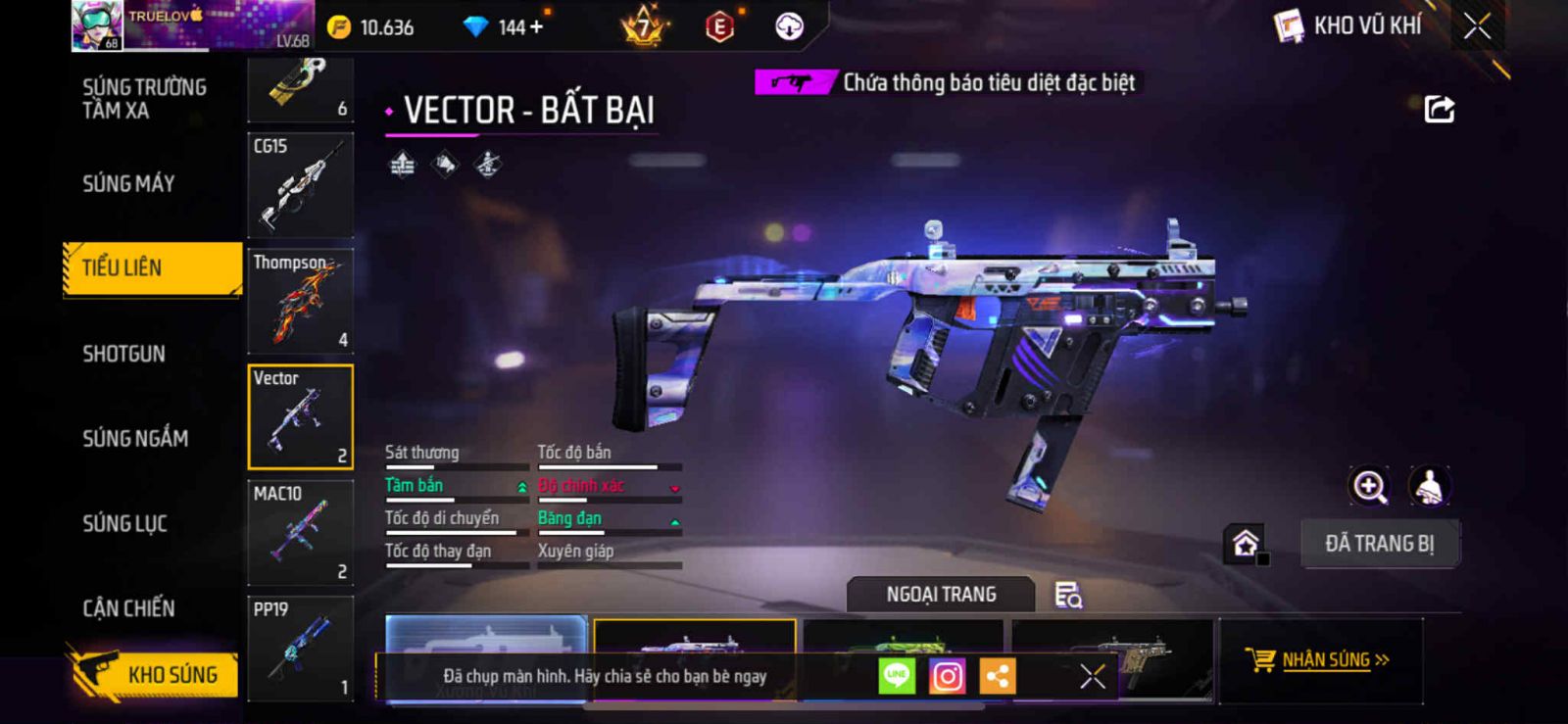Share the Vector skin via arrow icon
This screenshot has height=724, width=1568.
(1439, 109)
